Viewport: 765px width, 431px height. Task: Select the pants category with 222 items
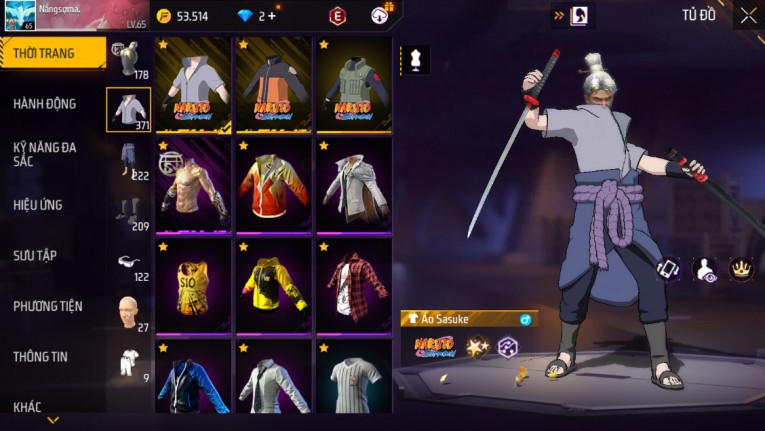[128, 161]
